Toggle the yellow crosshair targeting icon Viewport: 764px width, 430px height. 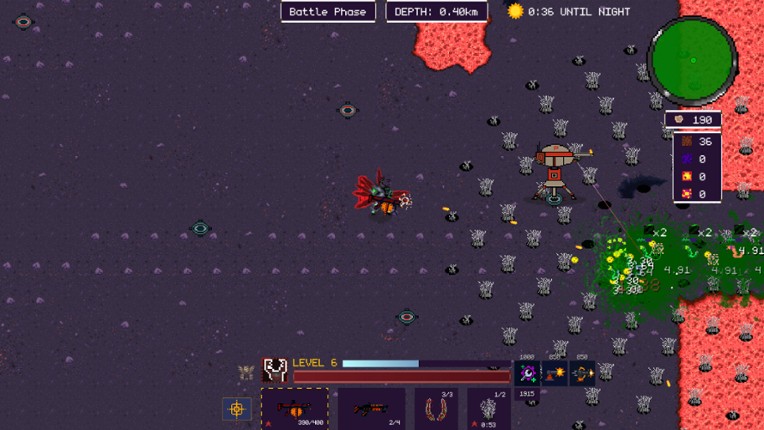[x=237, y=409]
